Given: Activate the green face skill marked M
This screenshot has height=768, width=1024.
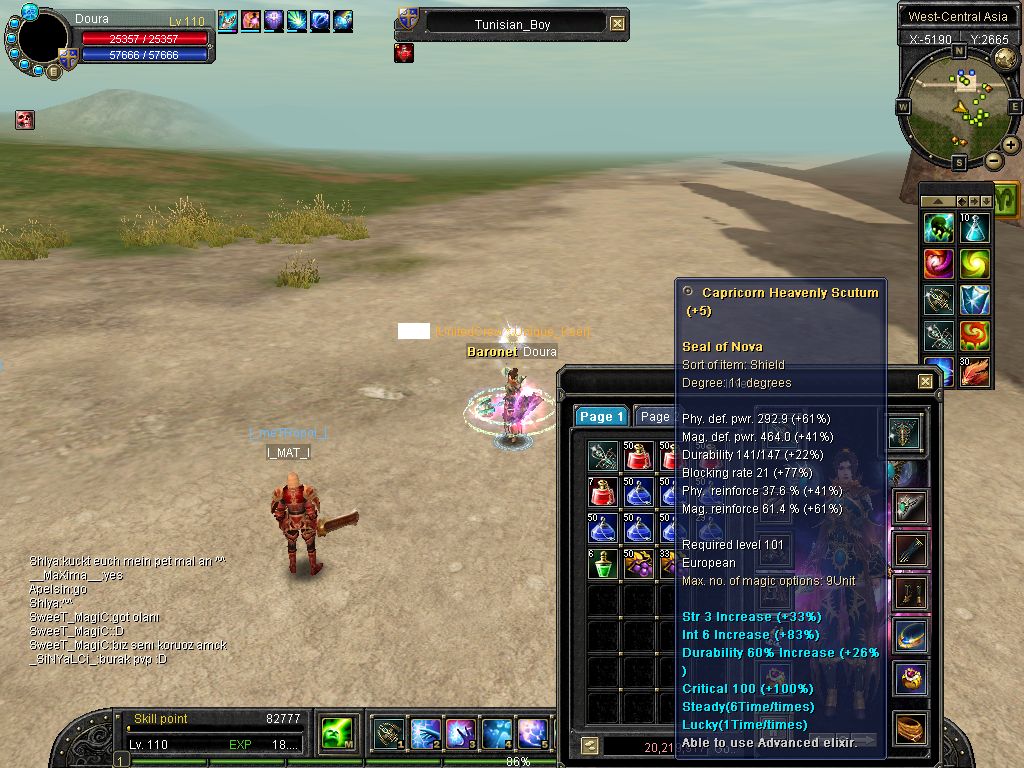Looking at the screenshot, I should [335, 735].
